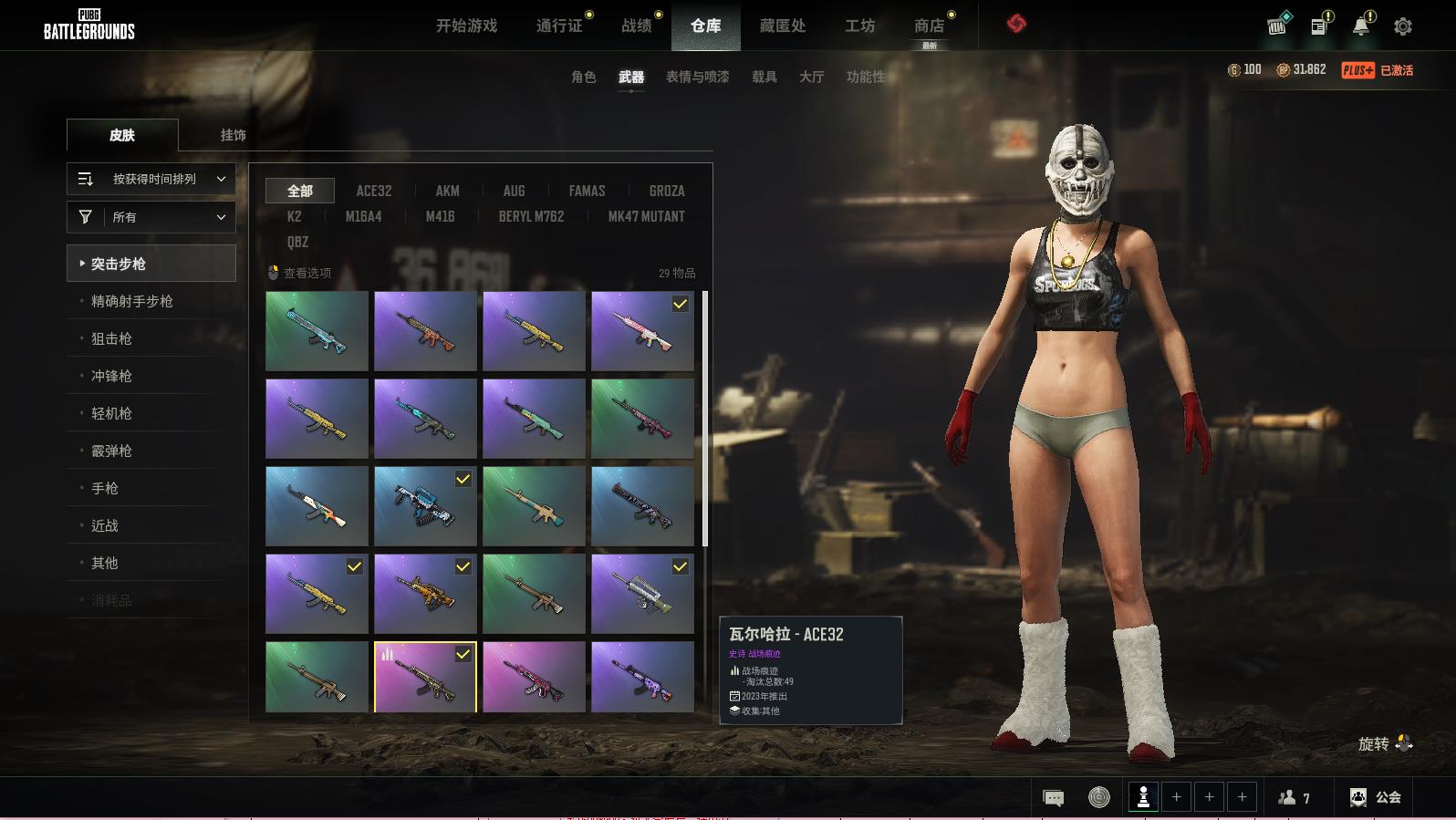Open the settings gear icon
This screenshot has width=1456, height=820.
(x=1403, y=26)
